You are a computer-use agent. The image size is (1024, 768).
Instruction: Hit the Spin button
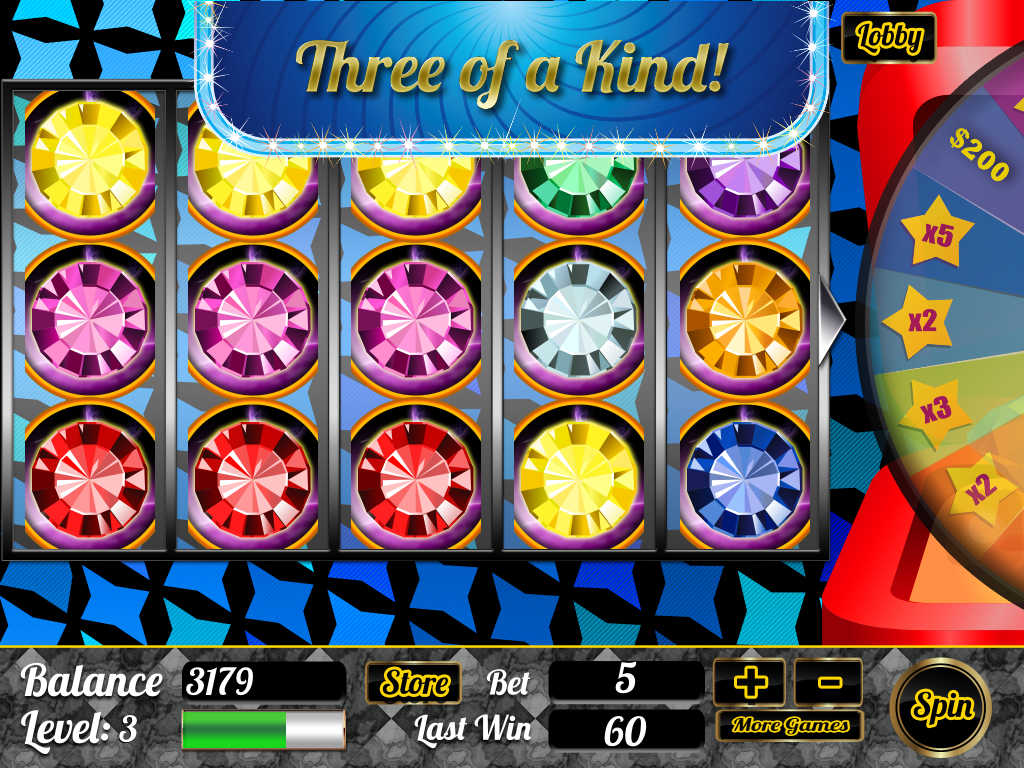tap(940, 707)
